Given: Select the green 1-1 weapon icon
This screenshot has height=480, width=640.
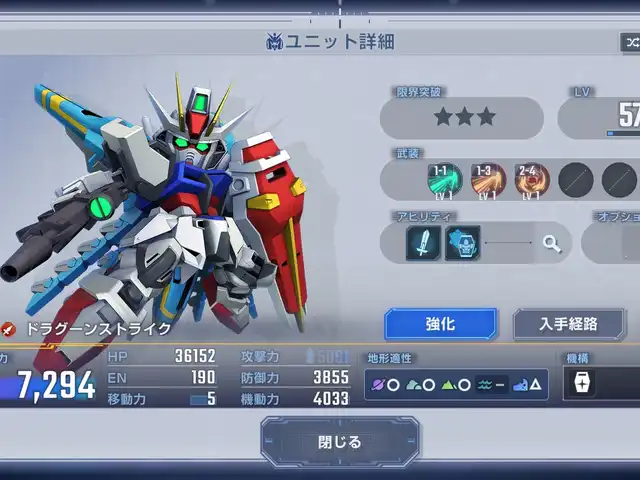Looking at the screenshot, I should pos(445,180).
